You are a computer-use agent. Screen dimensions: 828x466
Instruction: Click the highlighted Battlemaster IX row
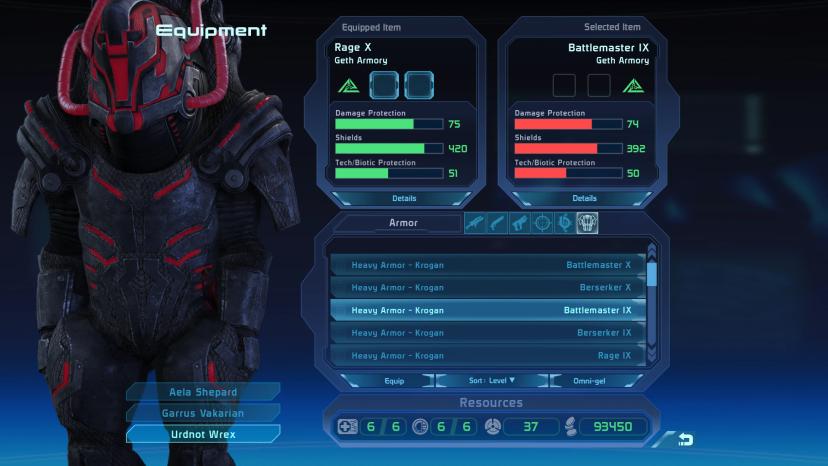pyautogui.click(x=490, y=310)
